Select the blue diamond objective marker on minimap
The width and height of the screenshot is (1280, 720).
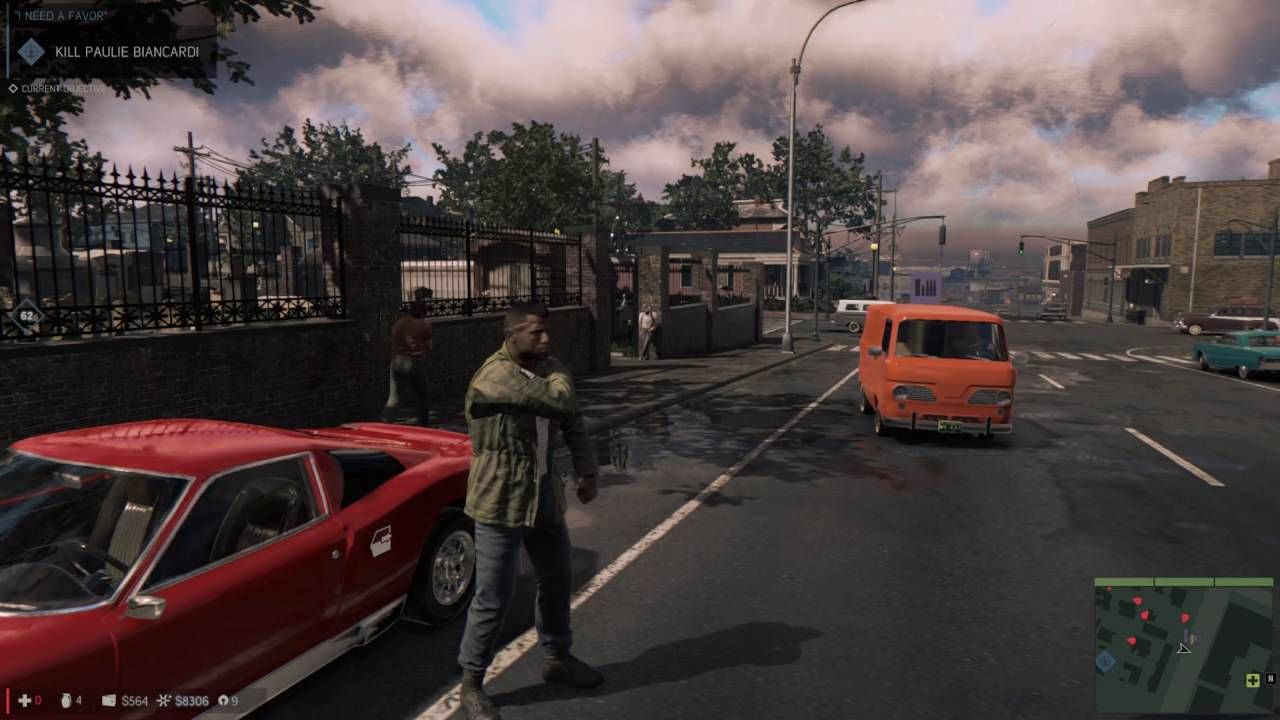pyautogui.click(x=1105, y=661)
